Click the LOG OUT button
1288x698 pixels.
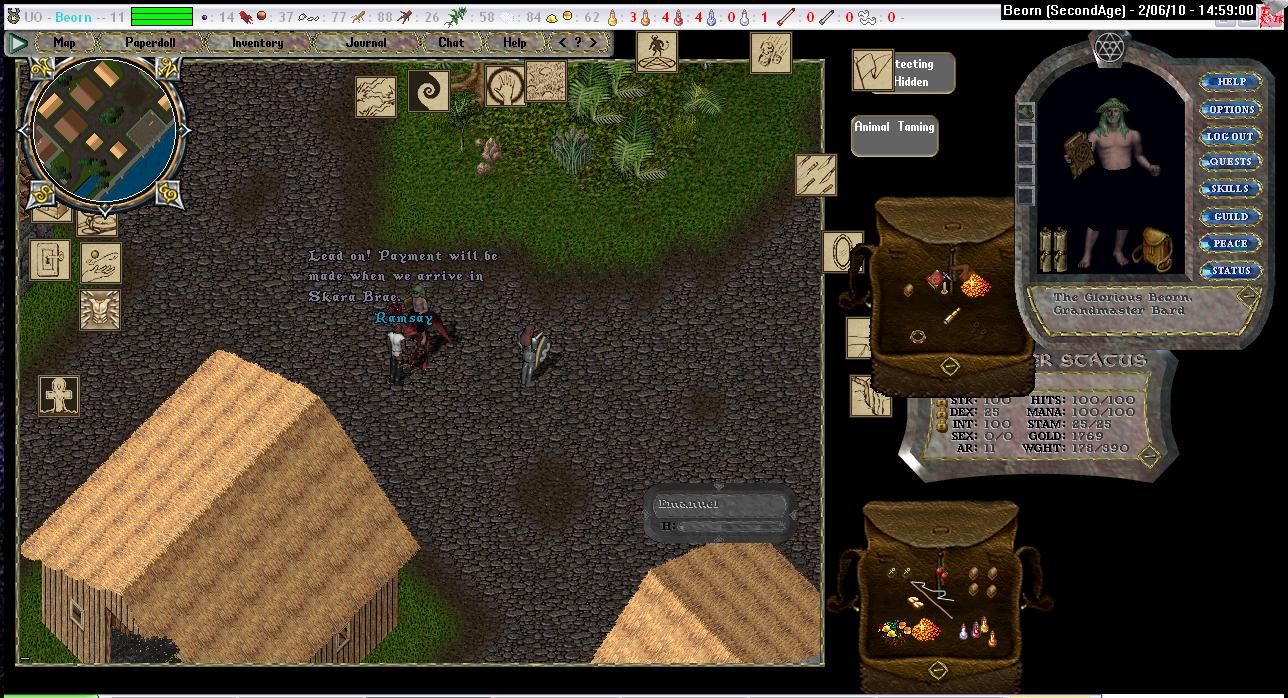click(x=1230, y=136)
